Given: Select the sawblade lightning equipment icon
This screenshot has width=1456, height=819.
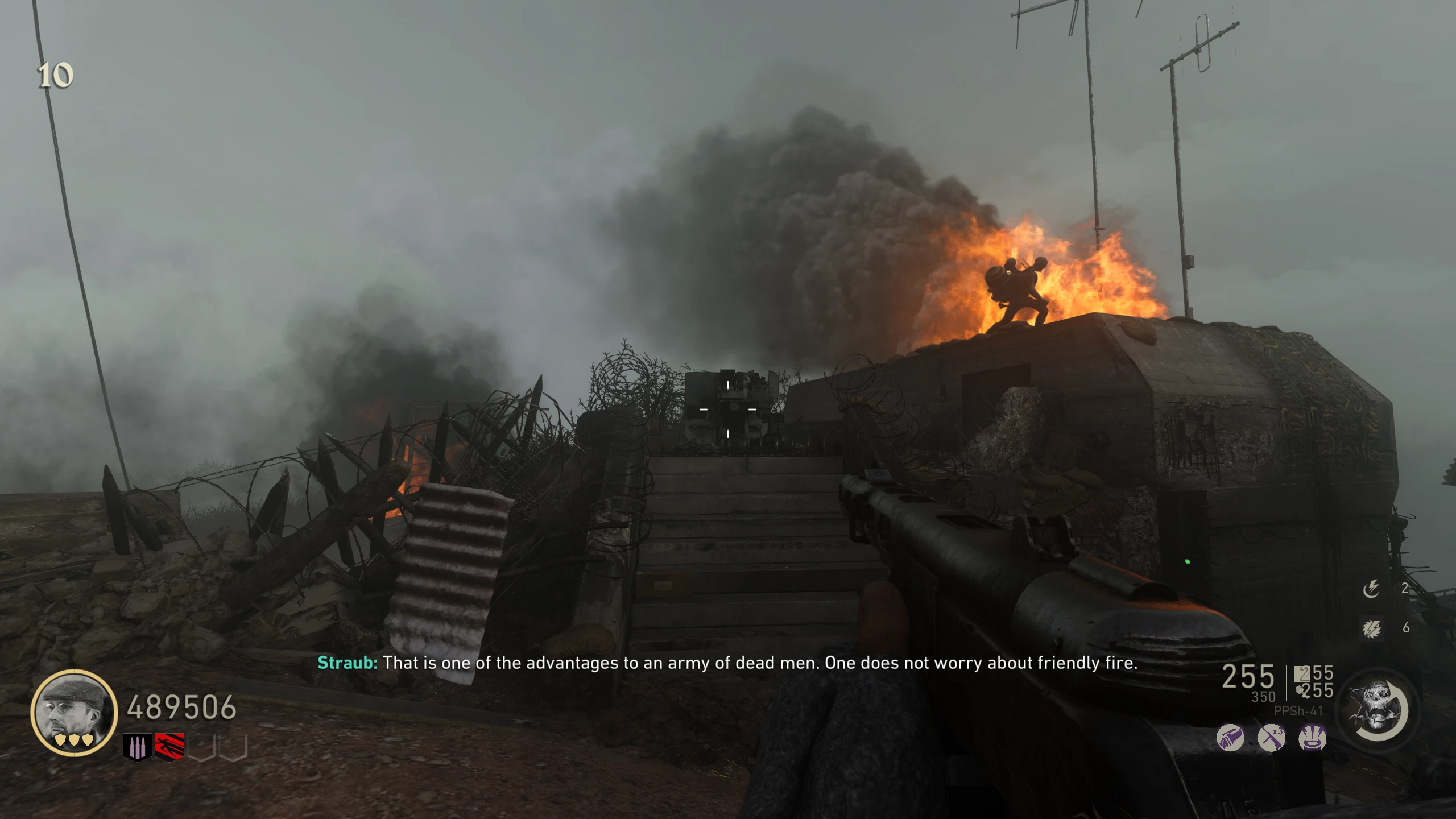Looking at the screenshot, I should coord(1371,628).
